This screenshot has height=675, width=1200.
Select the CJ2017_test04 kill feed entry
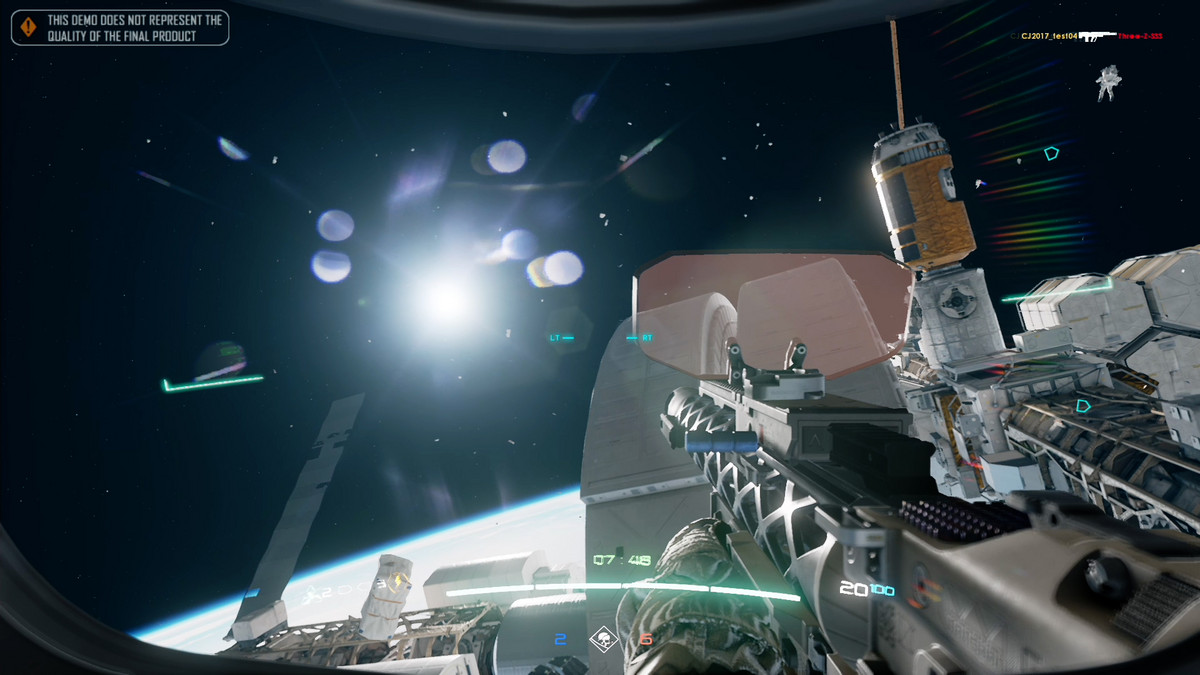pos(1049,36)
